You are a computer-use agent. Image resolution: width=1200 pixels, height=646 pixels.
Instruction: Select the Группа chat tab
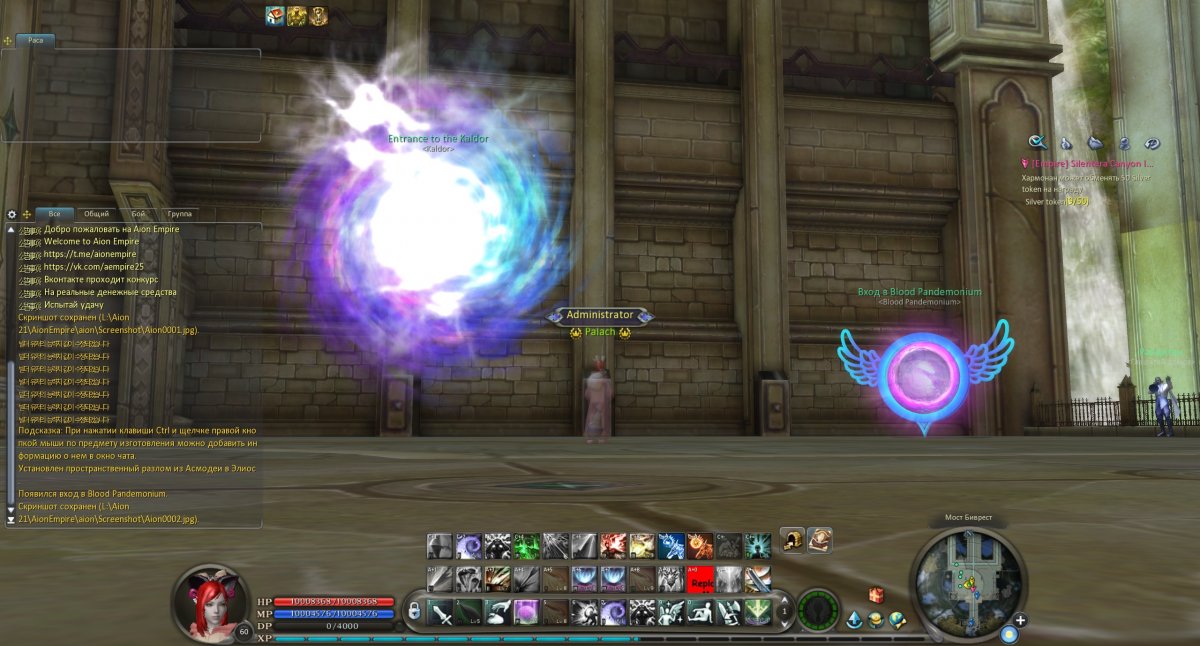(x=180, y=214)
